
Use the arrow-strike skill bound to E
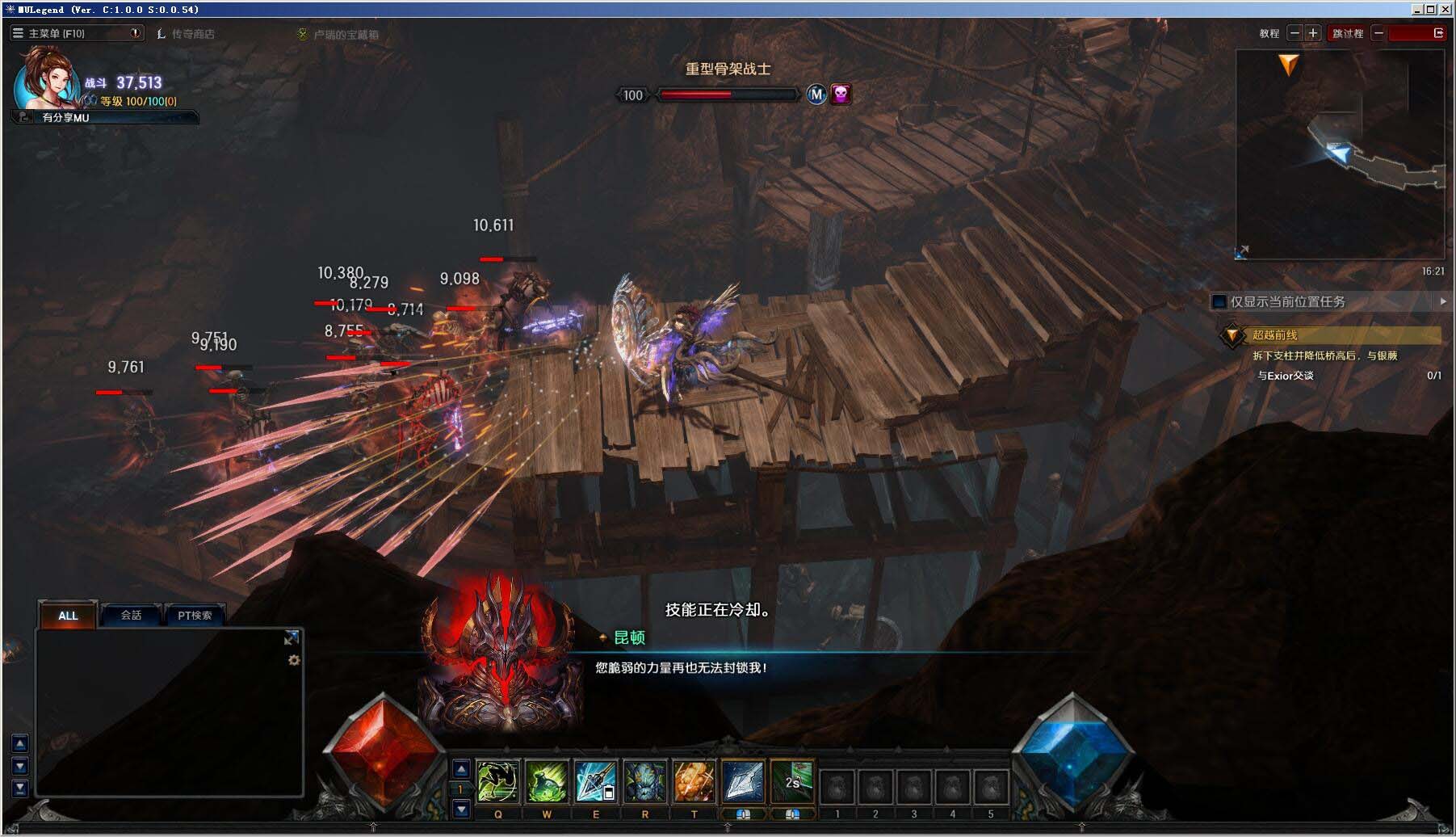[596, 780]
